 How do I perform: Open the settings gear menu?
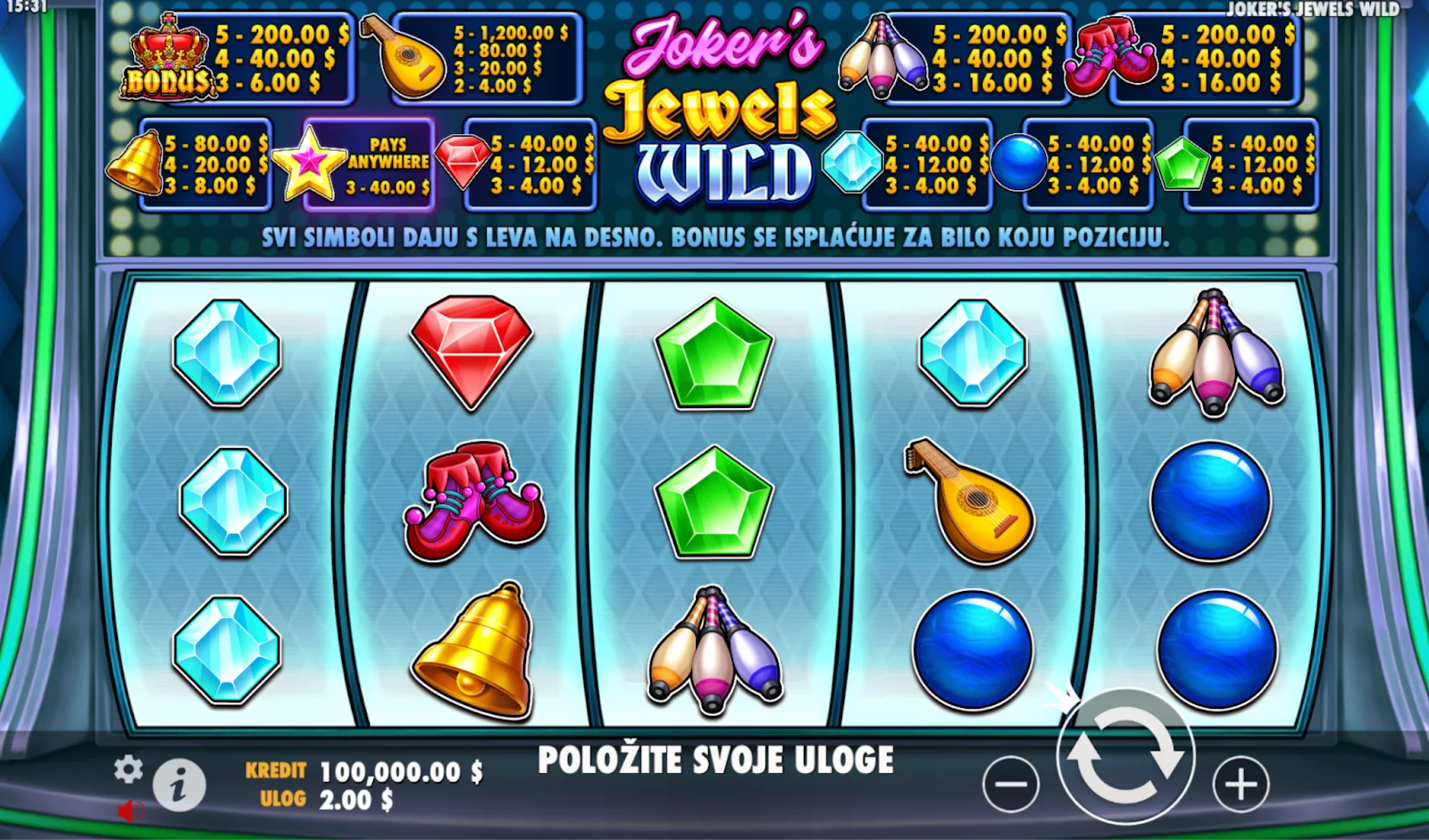coord(129,769)
